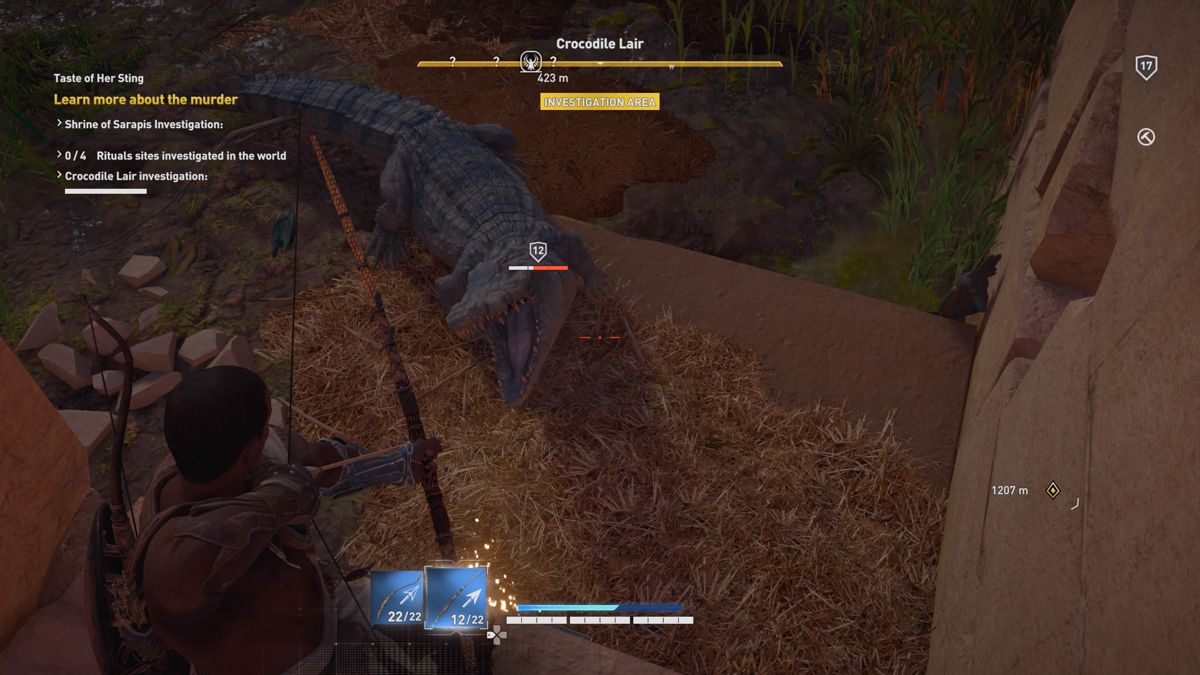The height and width of the screenshot is (675, 1200).
Task: Click the Shrine of Sarapis Investigation objective
Action: tap(143, 125)
